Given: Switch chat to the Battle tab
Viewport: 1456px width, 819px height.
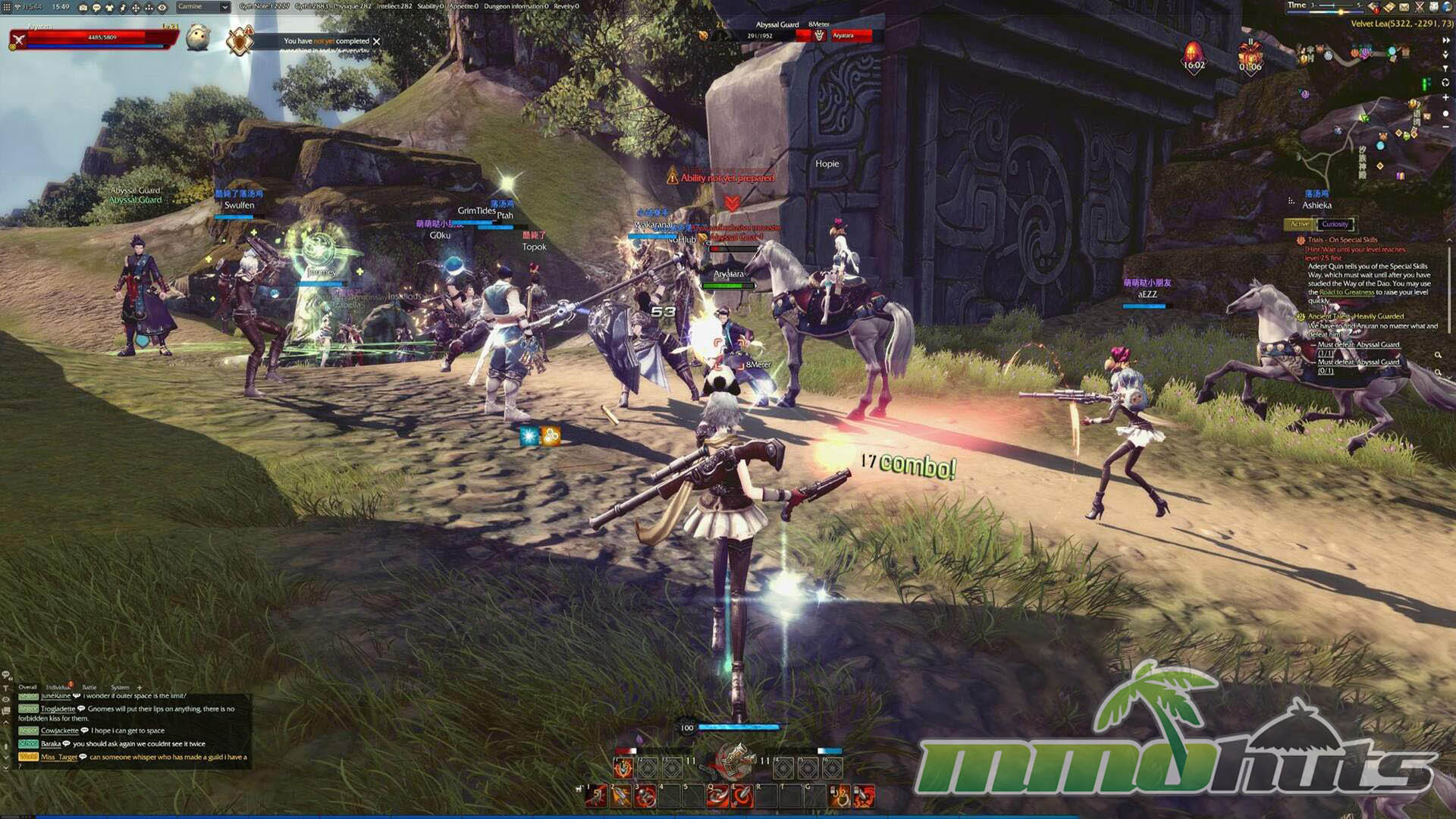Looking at the screenshot, I should (89, 687).
